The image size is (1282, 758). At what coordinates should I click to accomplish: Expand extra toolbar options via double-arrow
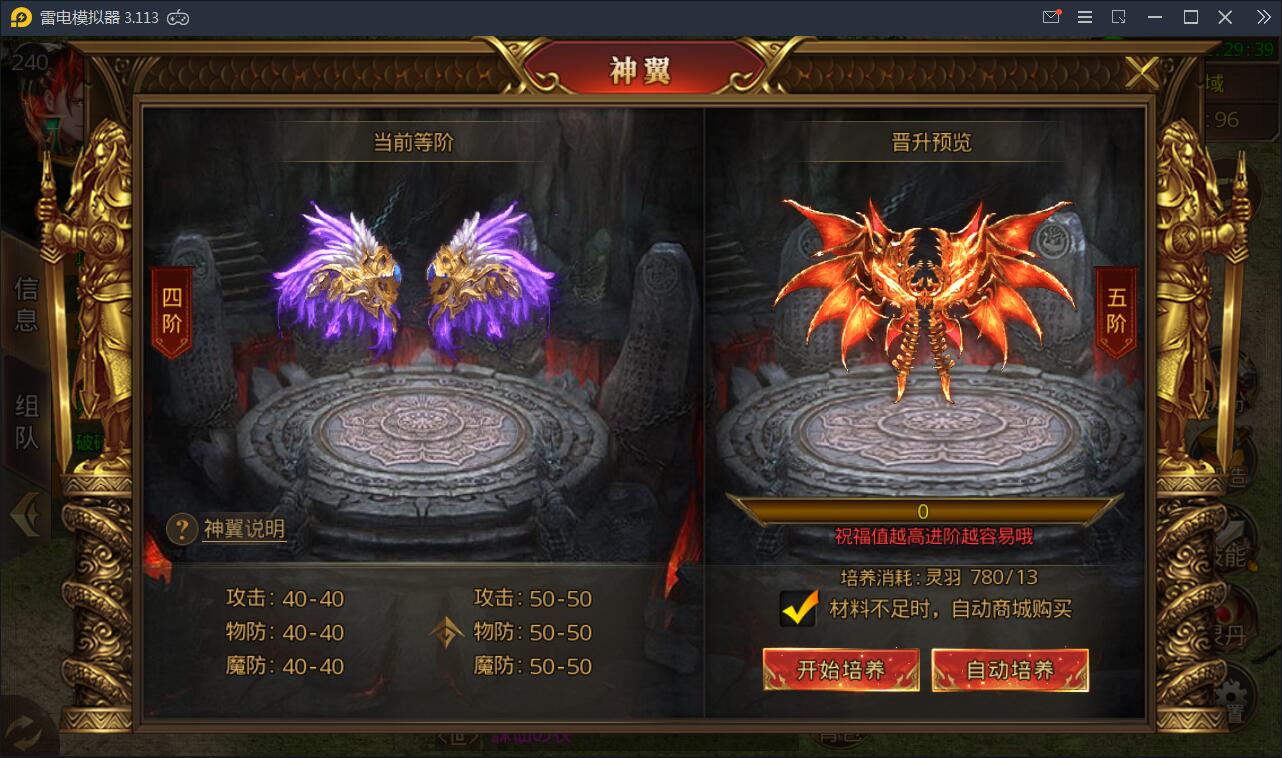pos(1263,17)
